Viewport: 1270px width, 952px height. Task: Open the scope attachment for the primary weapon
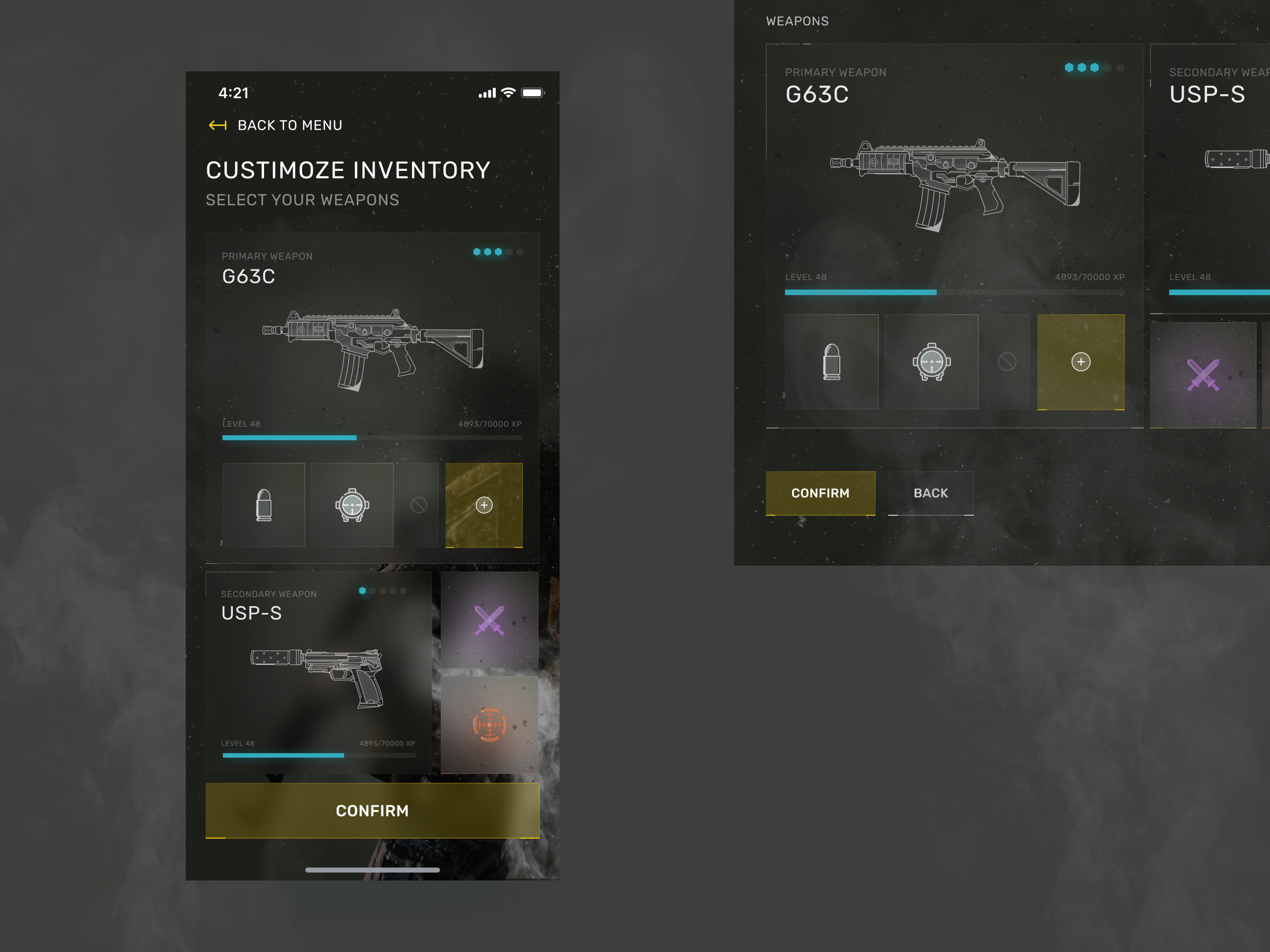(352, 505)
